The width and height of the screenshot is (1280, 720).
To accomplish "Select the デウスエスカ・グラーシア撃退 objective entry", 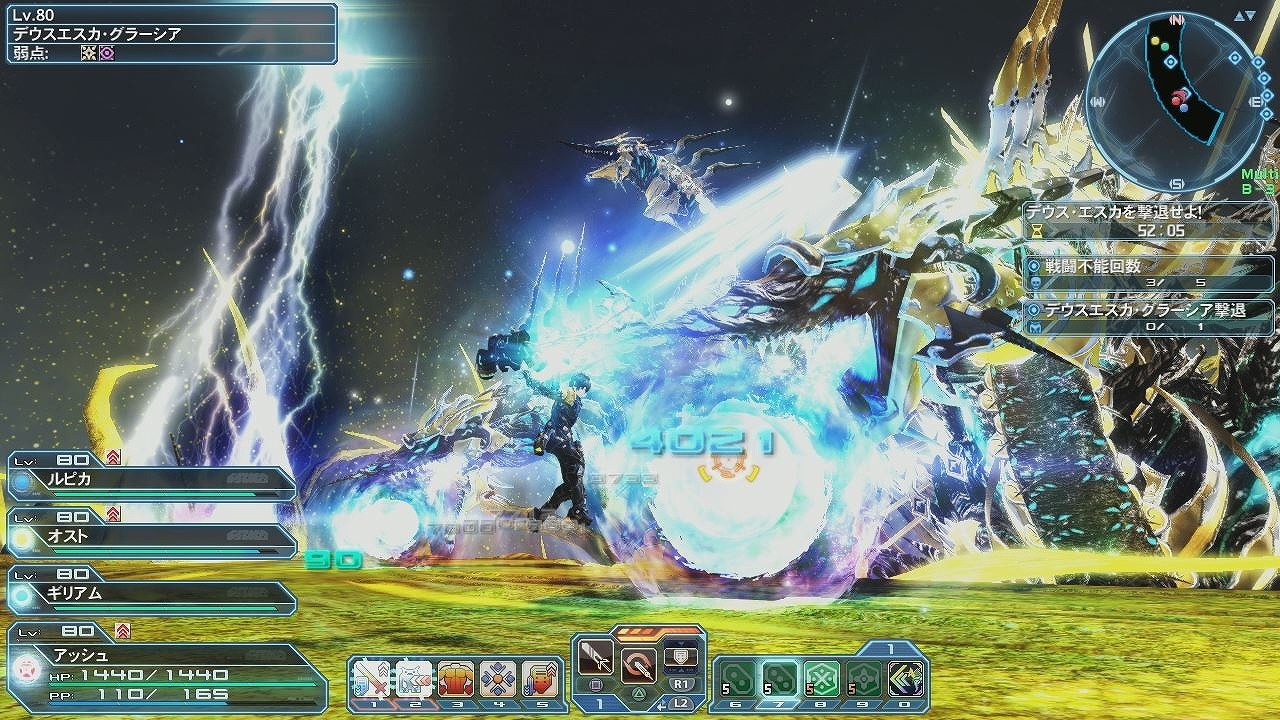I will click(1150, 318).
